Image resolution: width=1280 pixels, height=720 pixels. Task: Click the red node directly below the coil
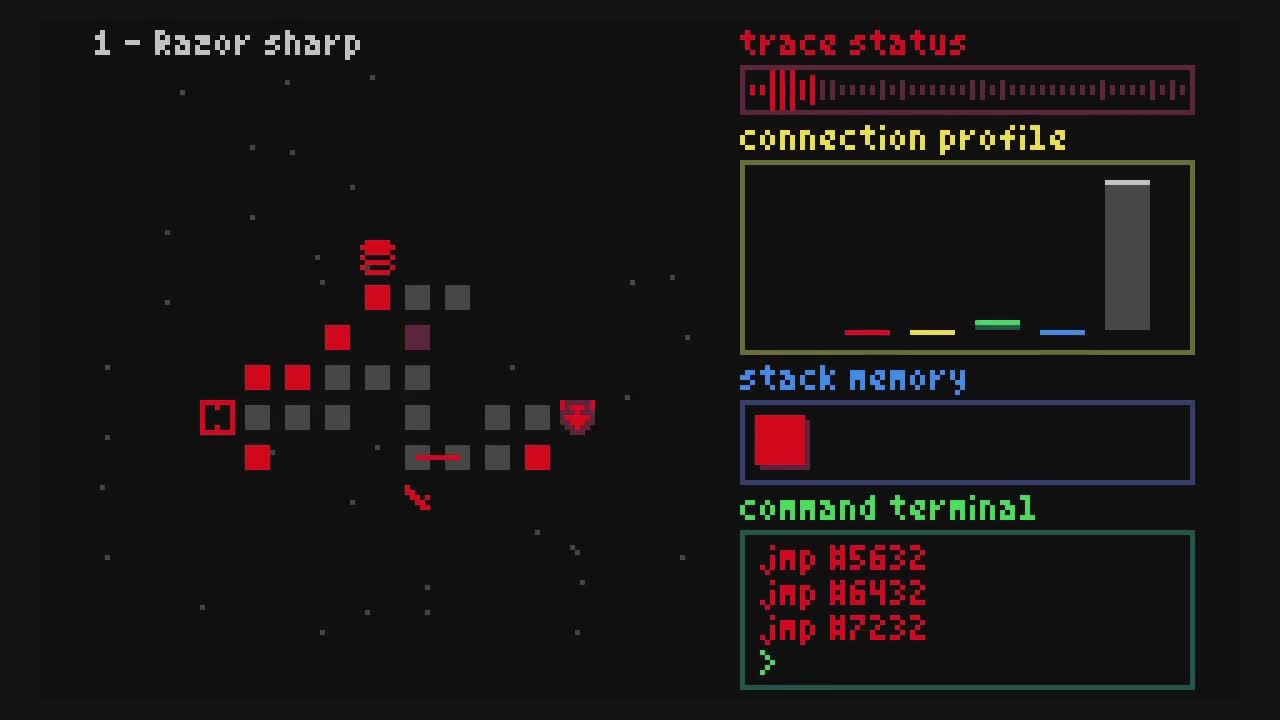point(378,297)
